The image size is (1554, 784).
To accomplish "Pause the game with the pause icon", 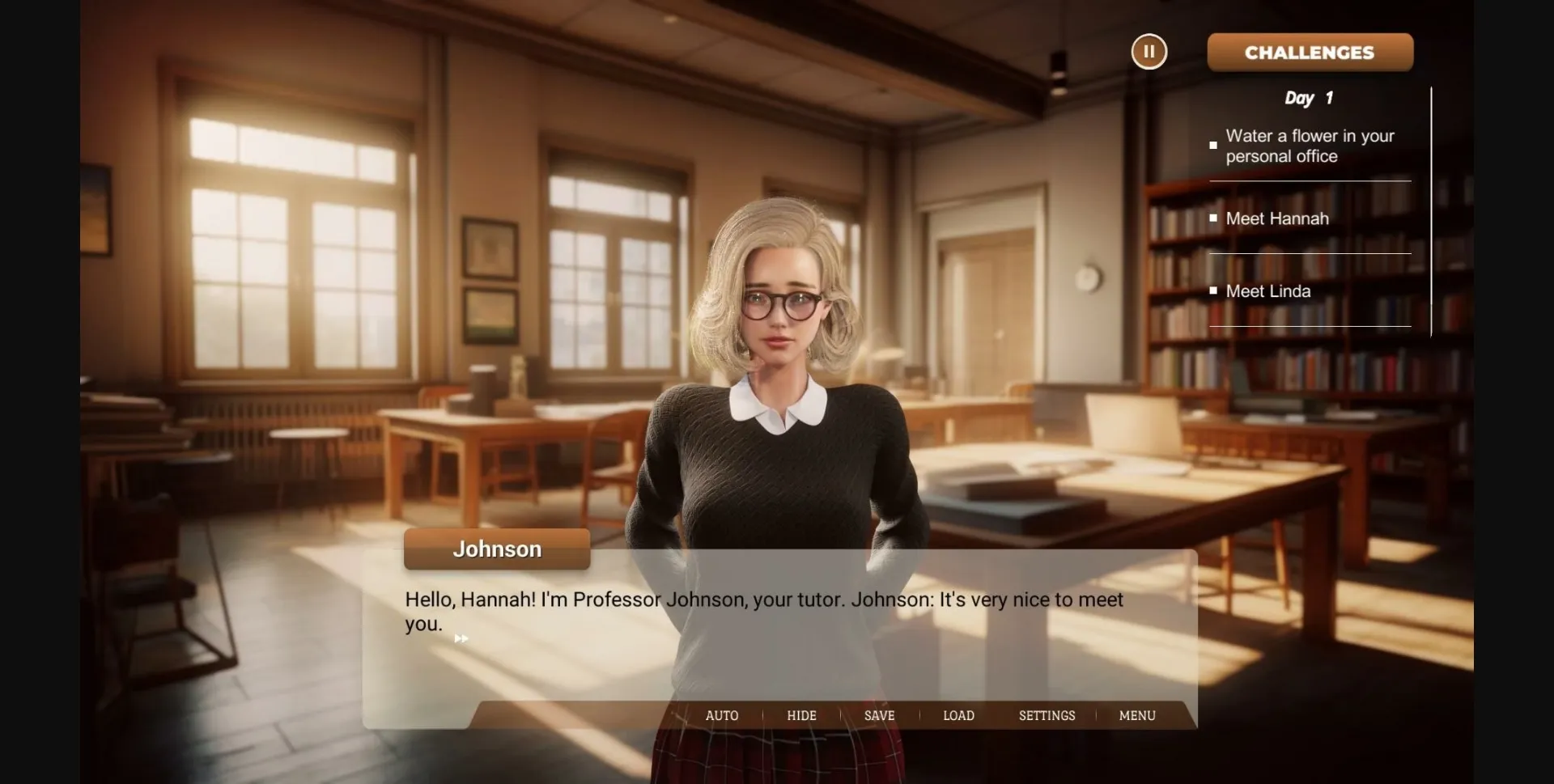I will coord(1149,52).
